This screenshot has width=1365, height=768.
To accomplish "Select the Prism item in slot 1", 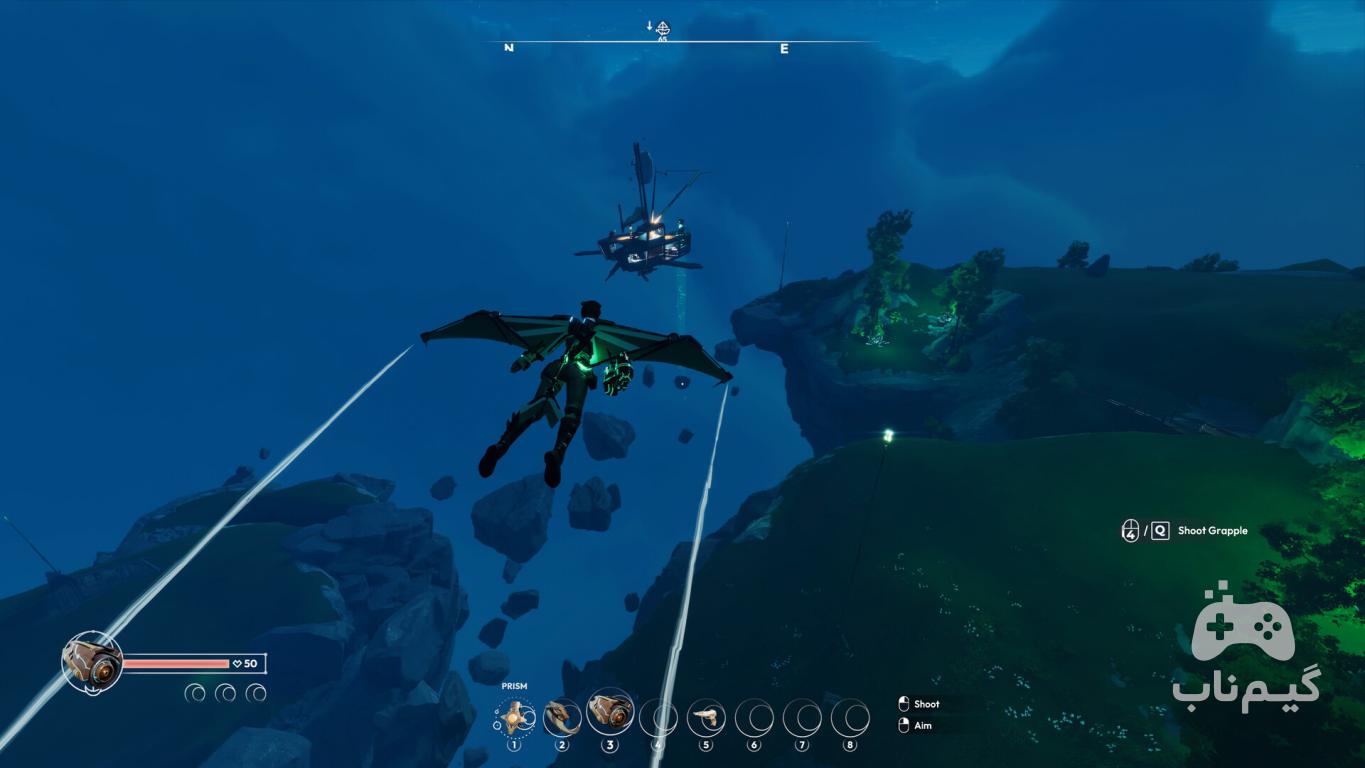I will (x=514, y=716).
